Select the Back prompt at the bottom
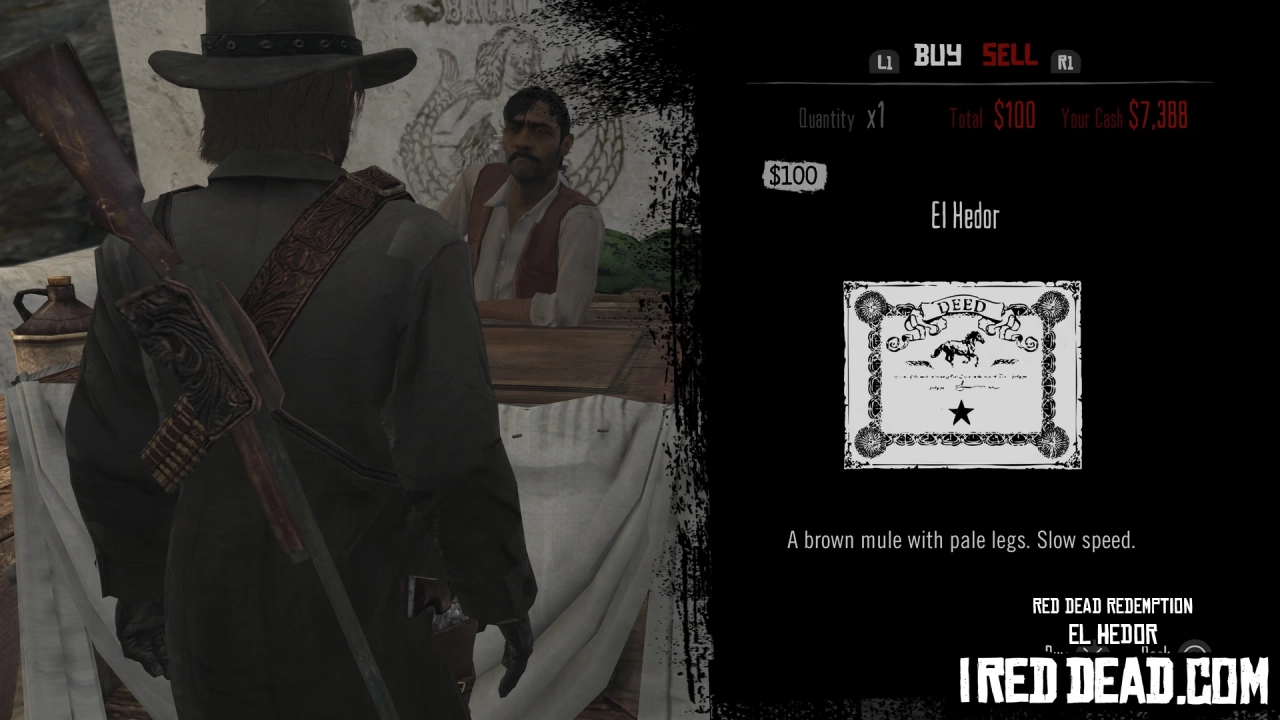This screenshot has height=720, width=1280. 1157,650
